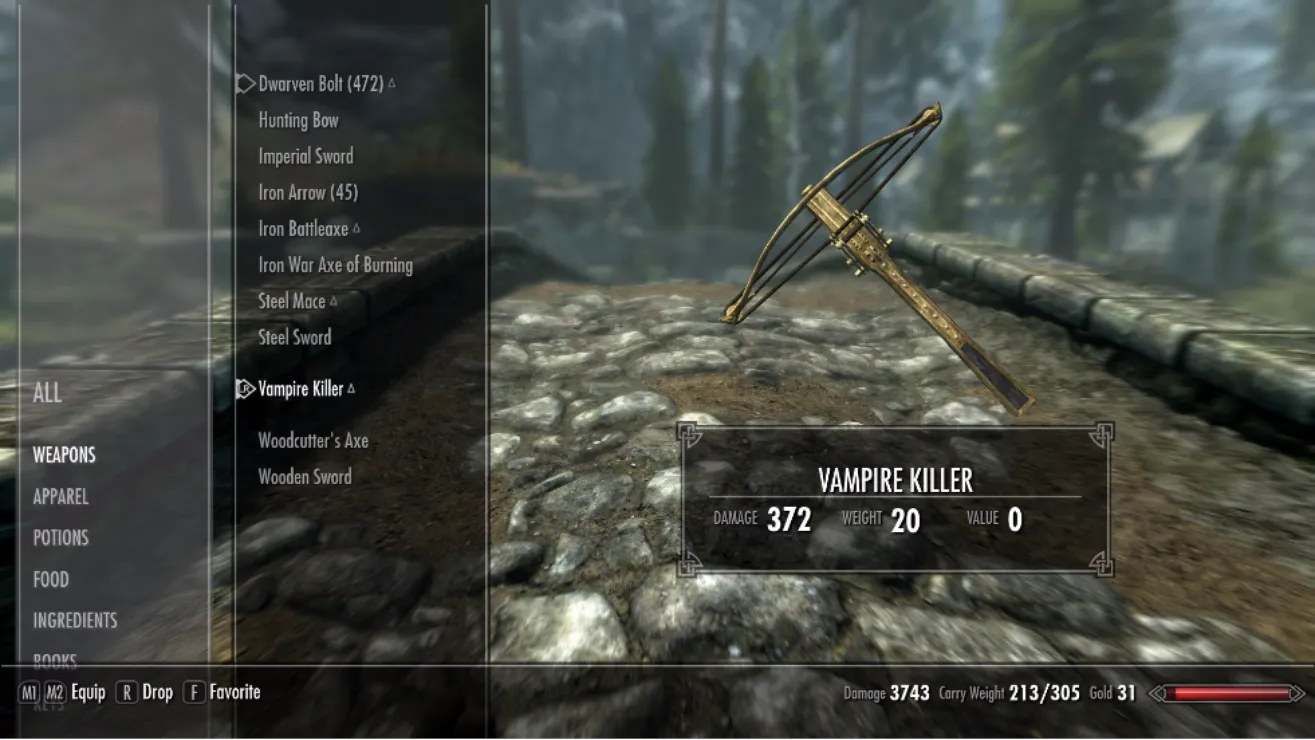Select the Steel Mace entry
This screenshot has width=1315, height=740.
(292, 301)
